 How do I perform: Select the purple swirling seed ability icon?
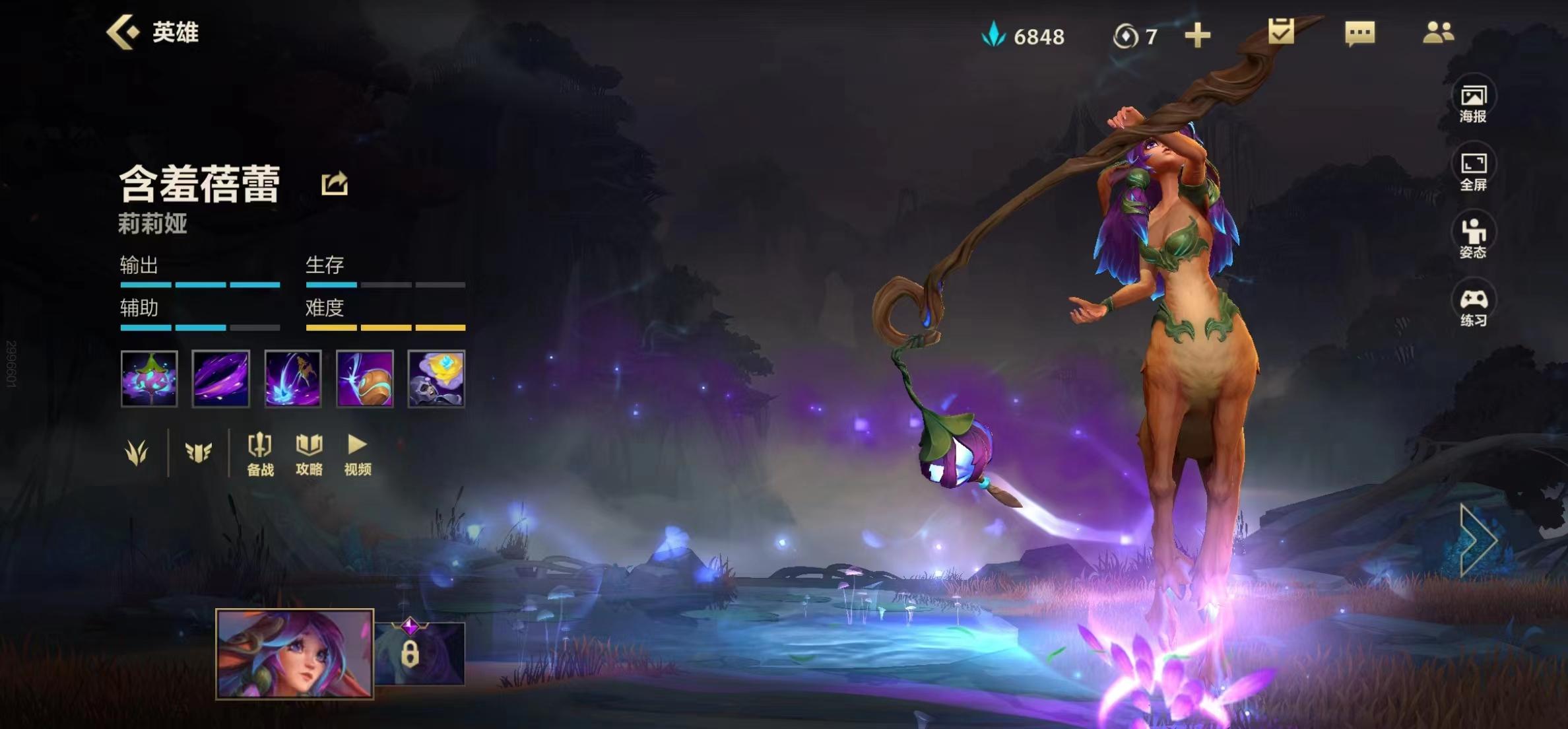point(220,378)
